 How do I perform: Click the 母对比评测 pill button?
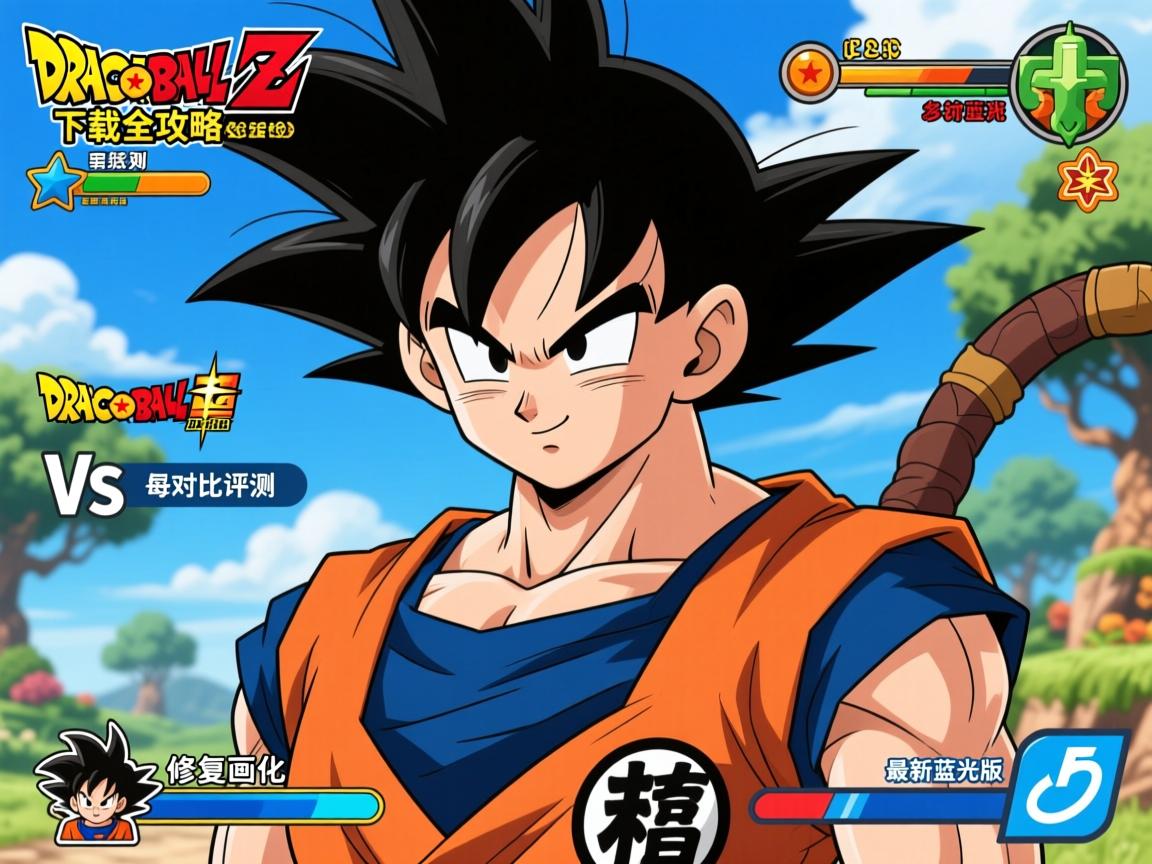tap(212, 486)
